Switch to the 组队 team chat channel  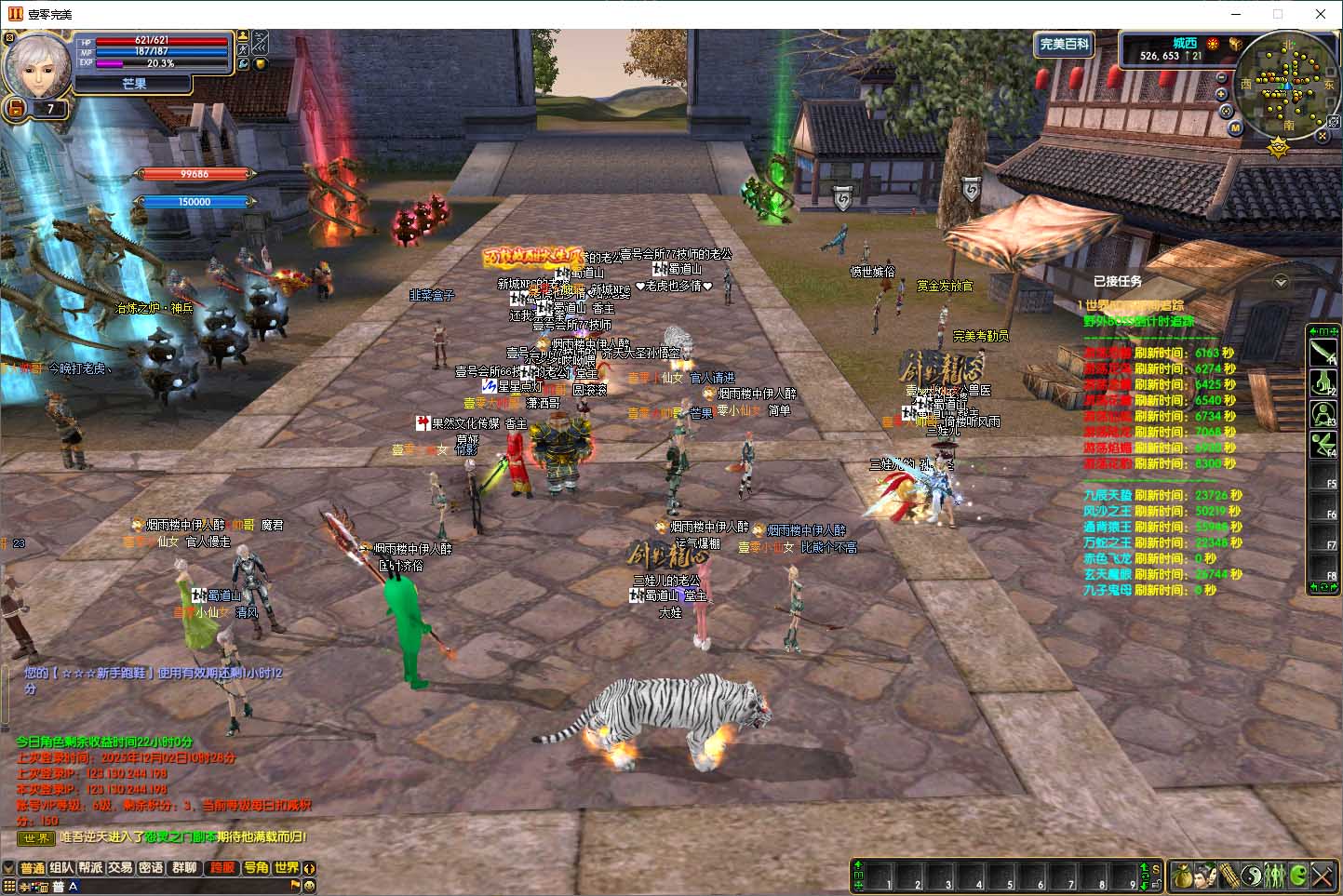pos(61,868)
